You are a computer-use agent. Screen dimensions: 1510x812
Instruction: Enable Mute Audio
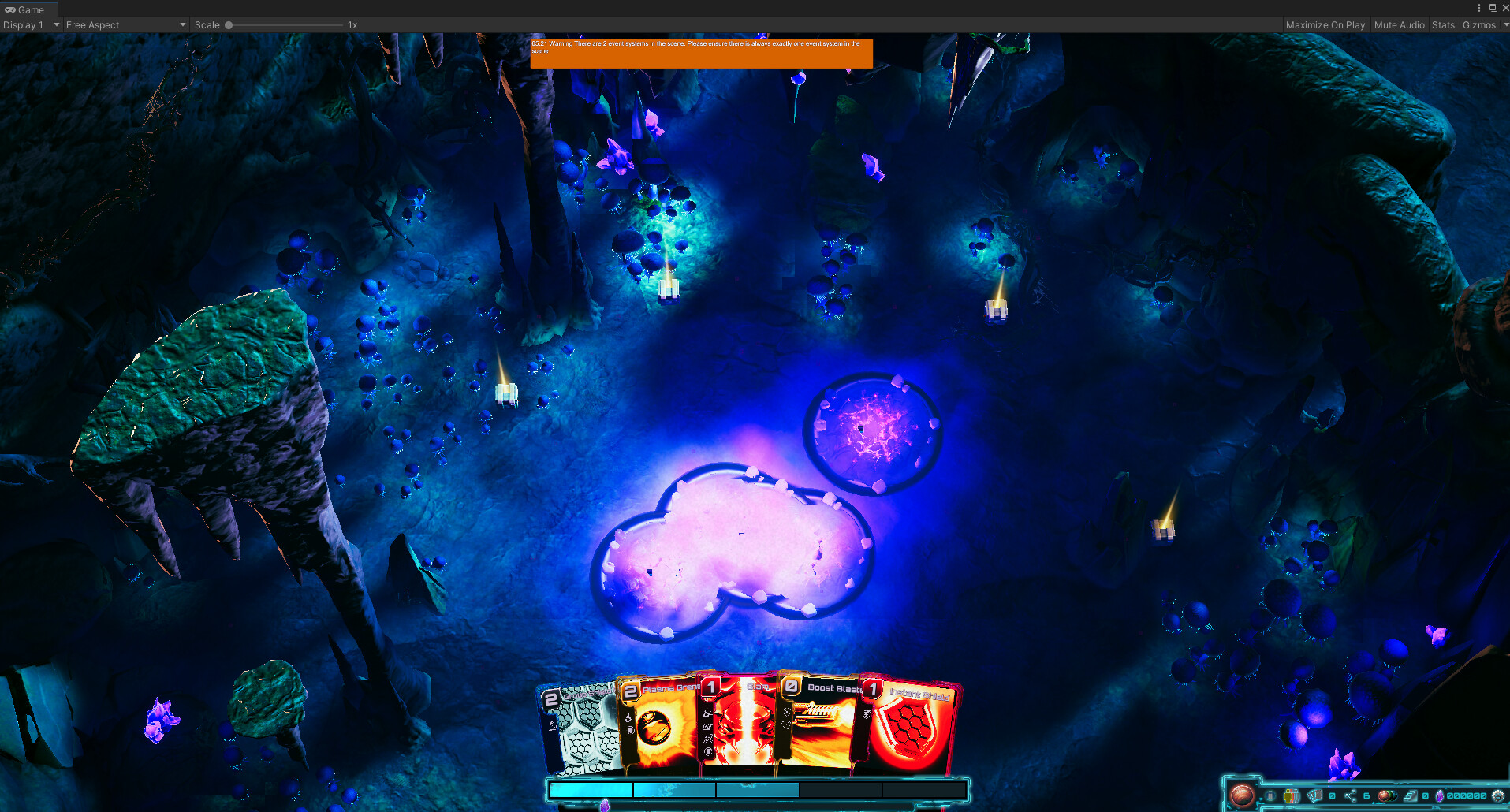1399,24
